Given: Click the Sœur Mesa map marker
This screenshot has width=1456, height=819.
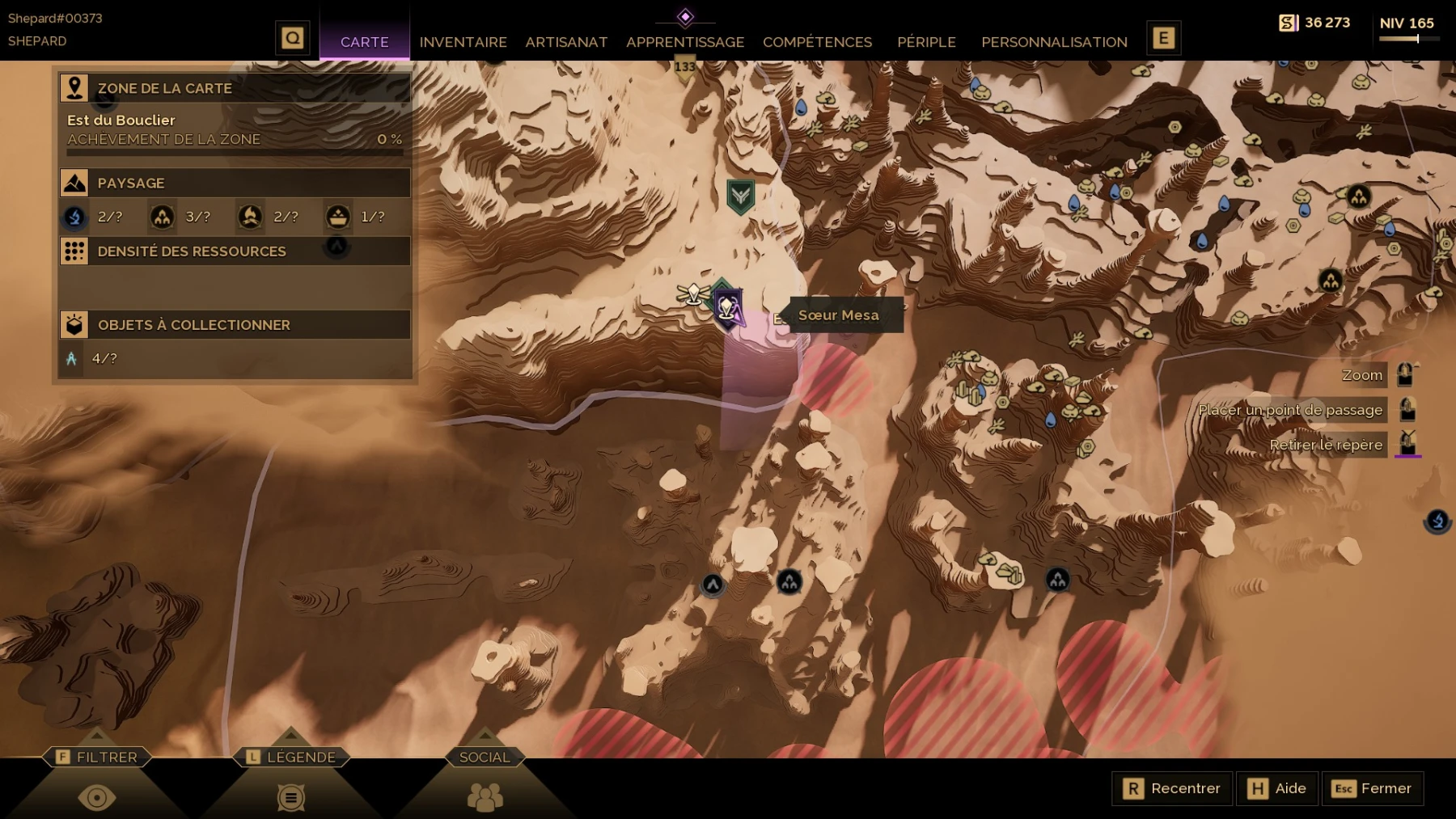Looking at the screenshot, I should (x=727, y=308).
